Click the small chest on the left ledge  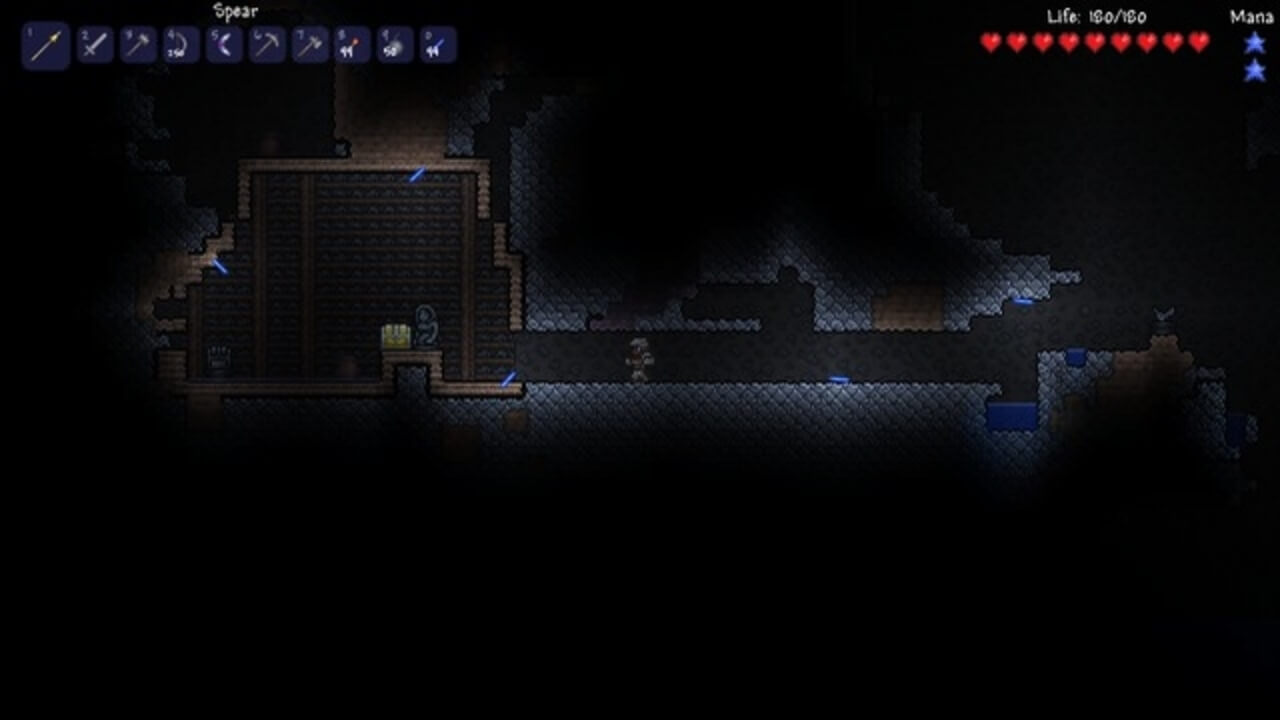[219, 358]
